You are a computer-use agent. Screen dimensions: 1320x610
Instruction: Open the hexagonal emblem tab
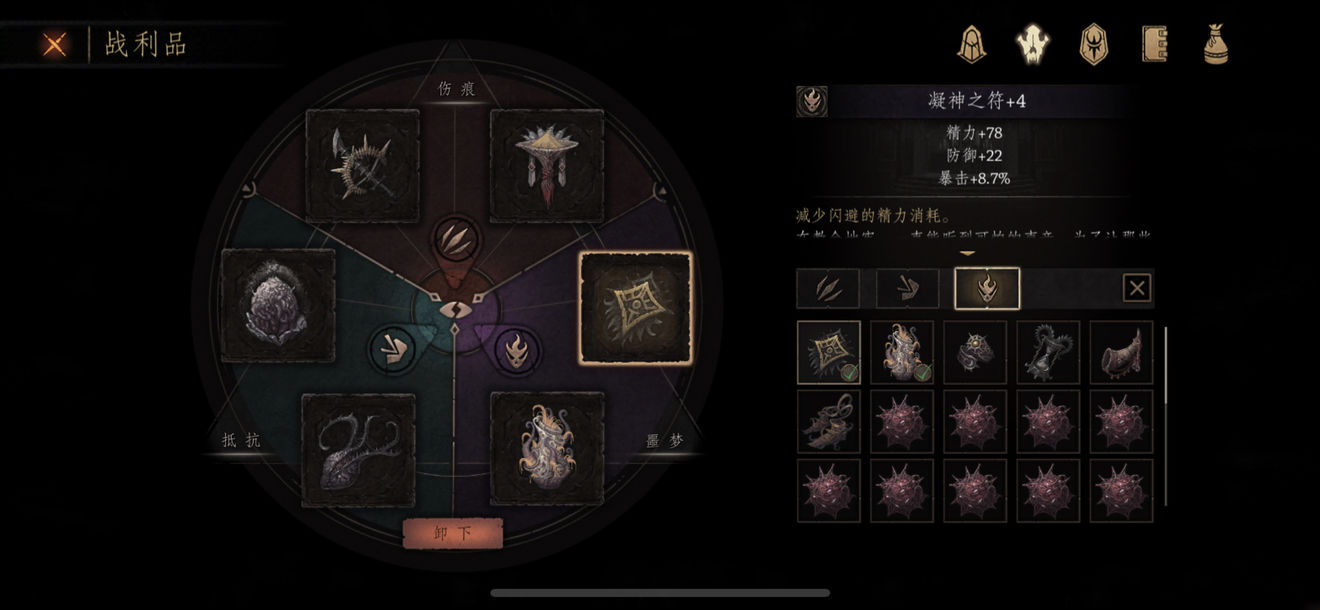(1093, 44)
